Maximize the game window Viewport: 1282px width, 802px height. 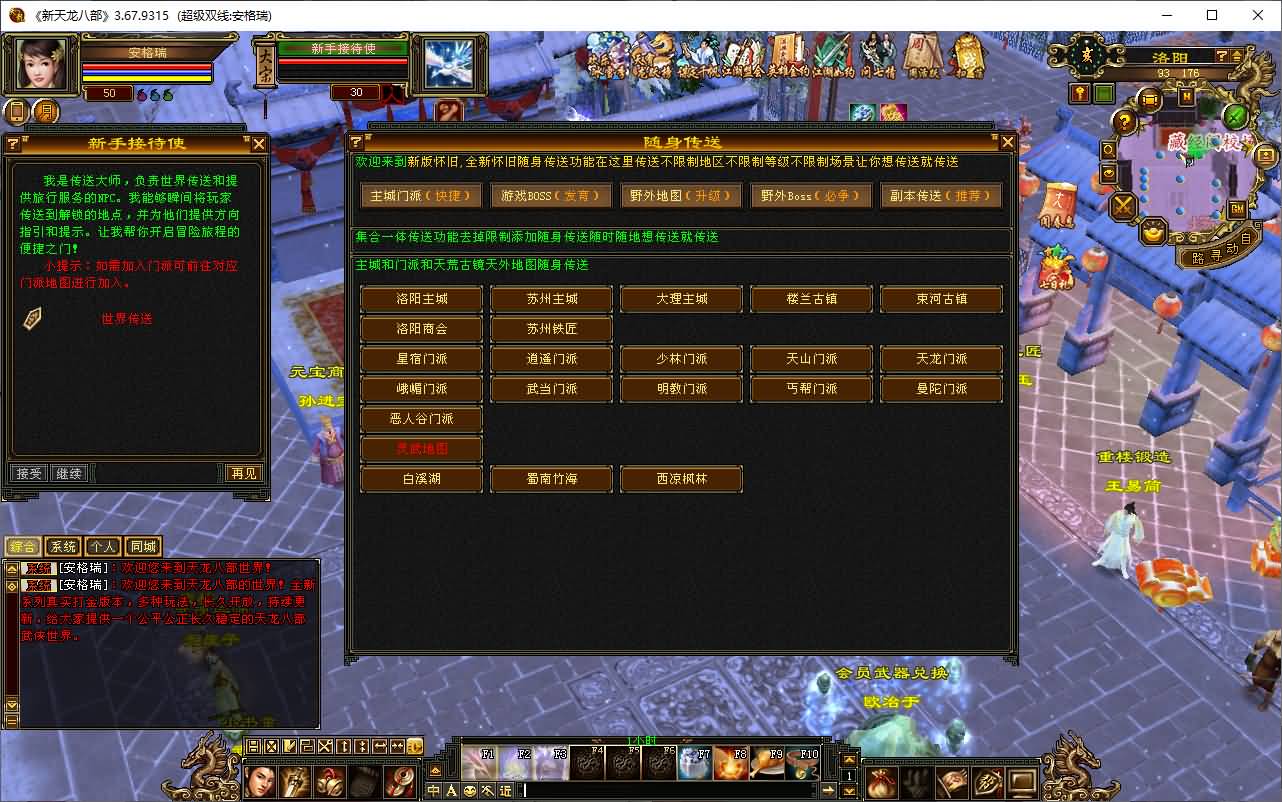[1212, 15]
